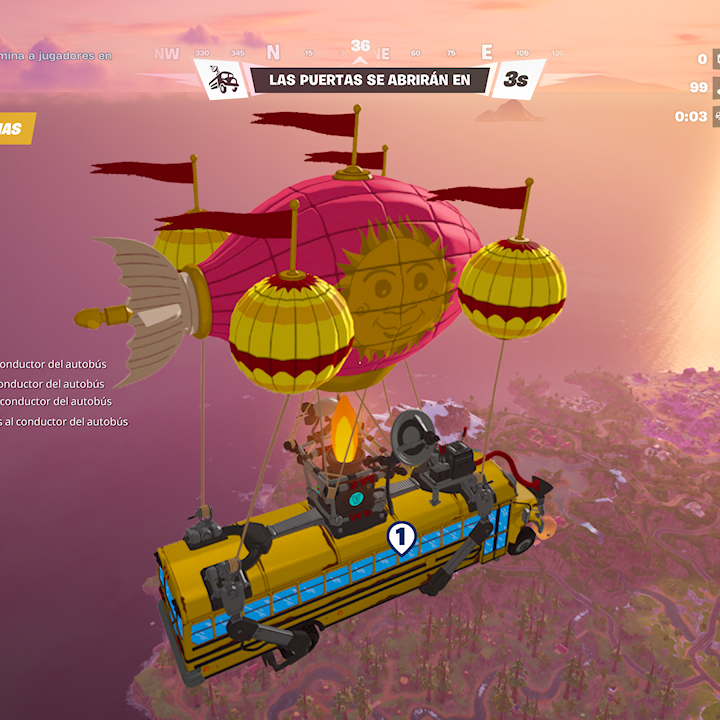The image size is (720, 720).
Task: Open the yellow tab at the left edge
Action: [14, 129]
